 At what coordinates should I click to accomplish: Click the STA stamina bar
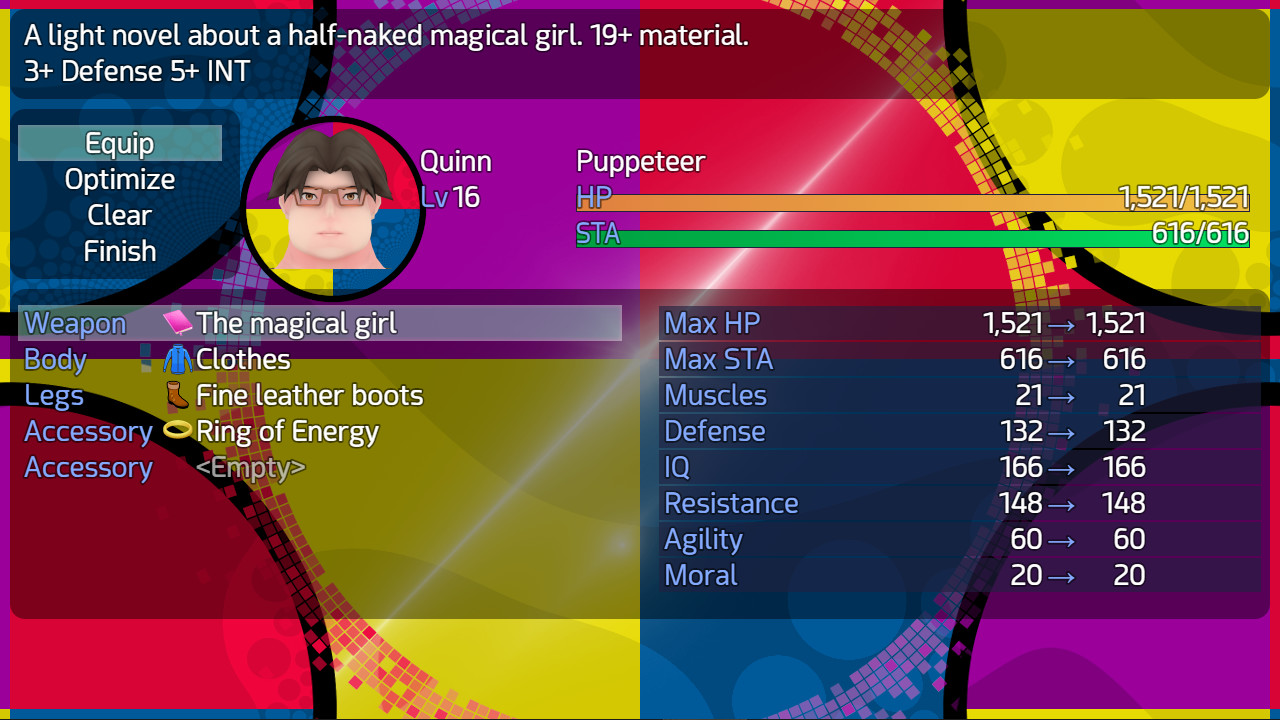pyautogui.click(x=900, y=235)
